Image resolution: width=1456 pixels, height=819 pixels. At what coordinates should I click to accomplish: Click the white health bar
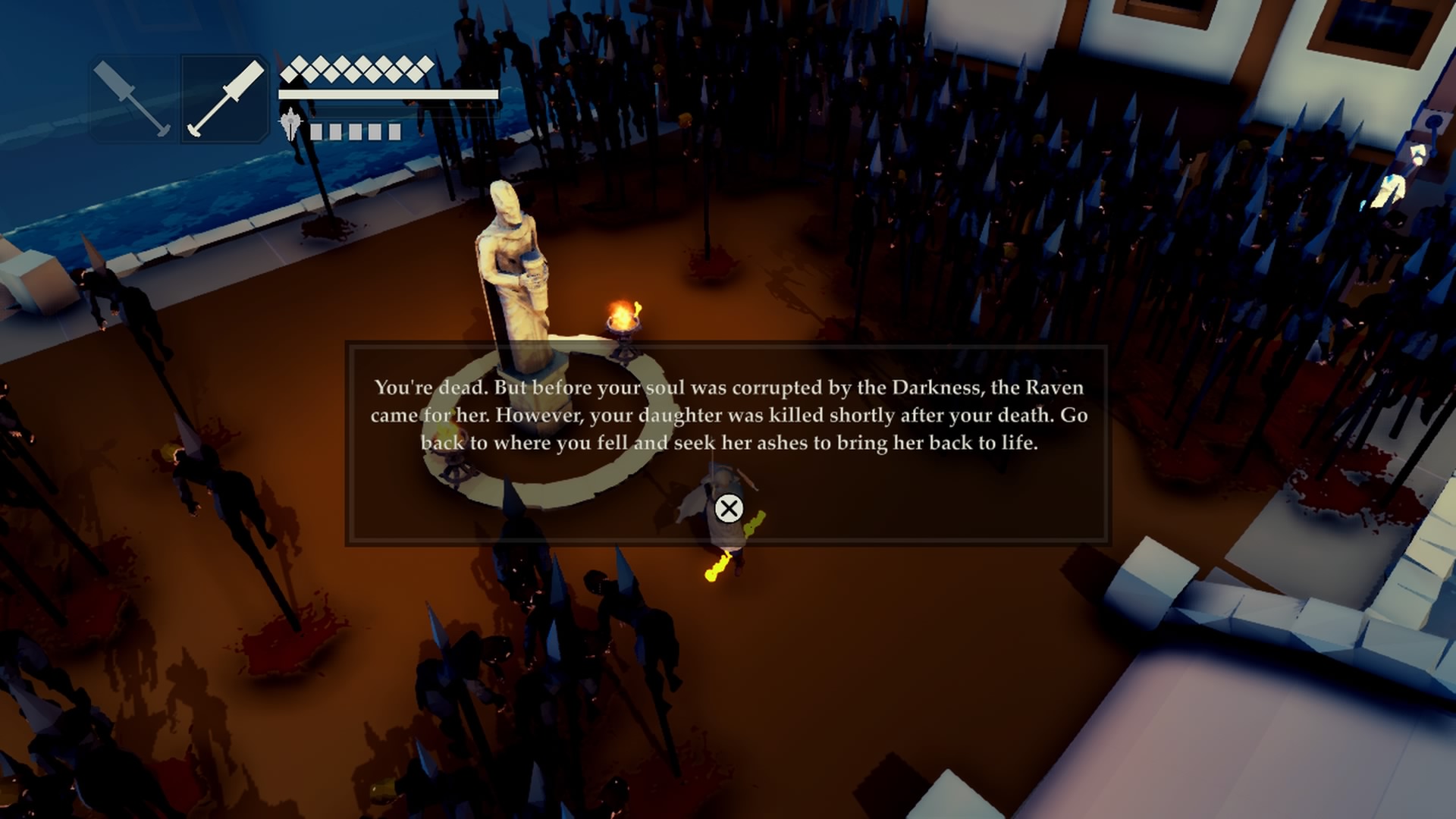tap(387, 96)
